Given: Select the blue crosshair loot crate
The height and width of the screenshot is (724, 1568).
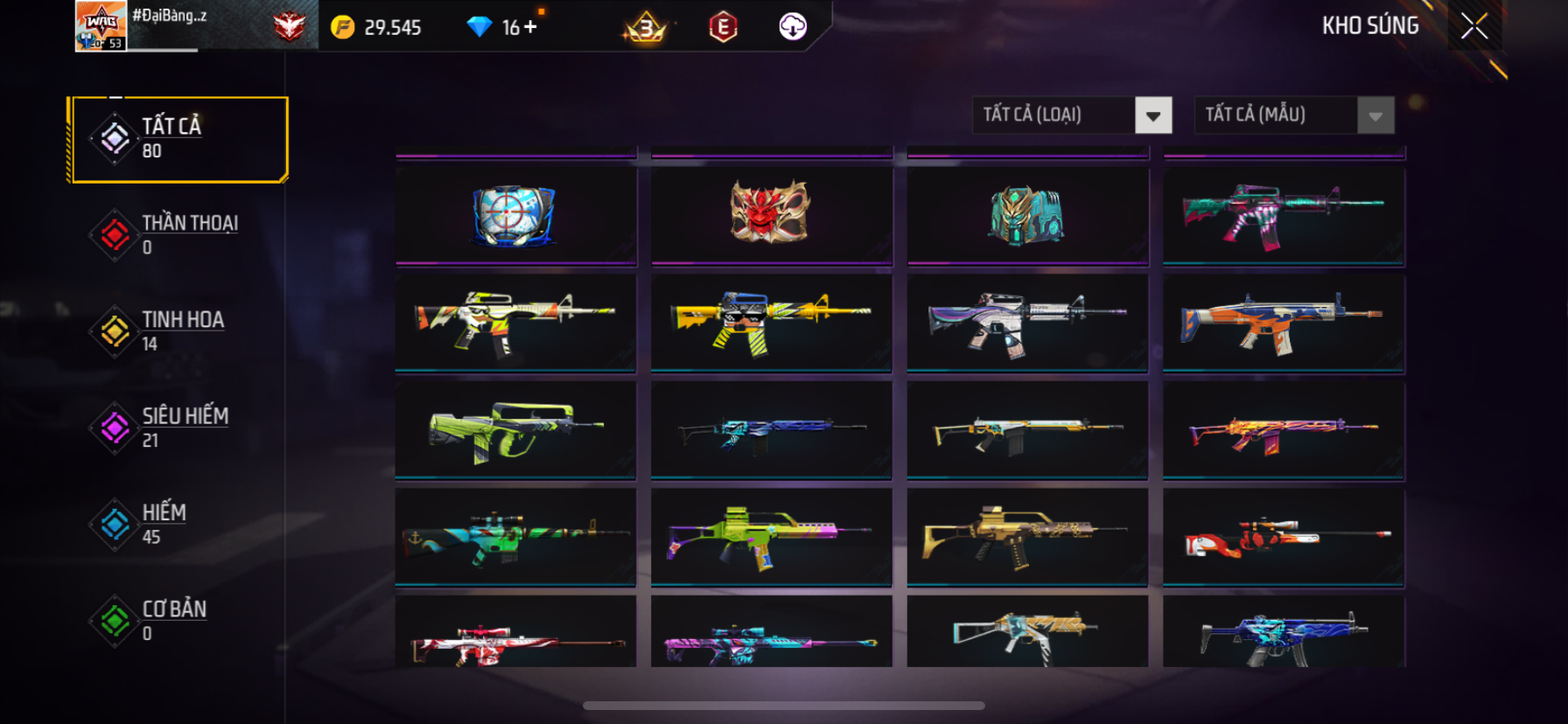Looking at the screenshot, I should [514, 214].
